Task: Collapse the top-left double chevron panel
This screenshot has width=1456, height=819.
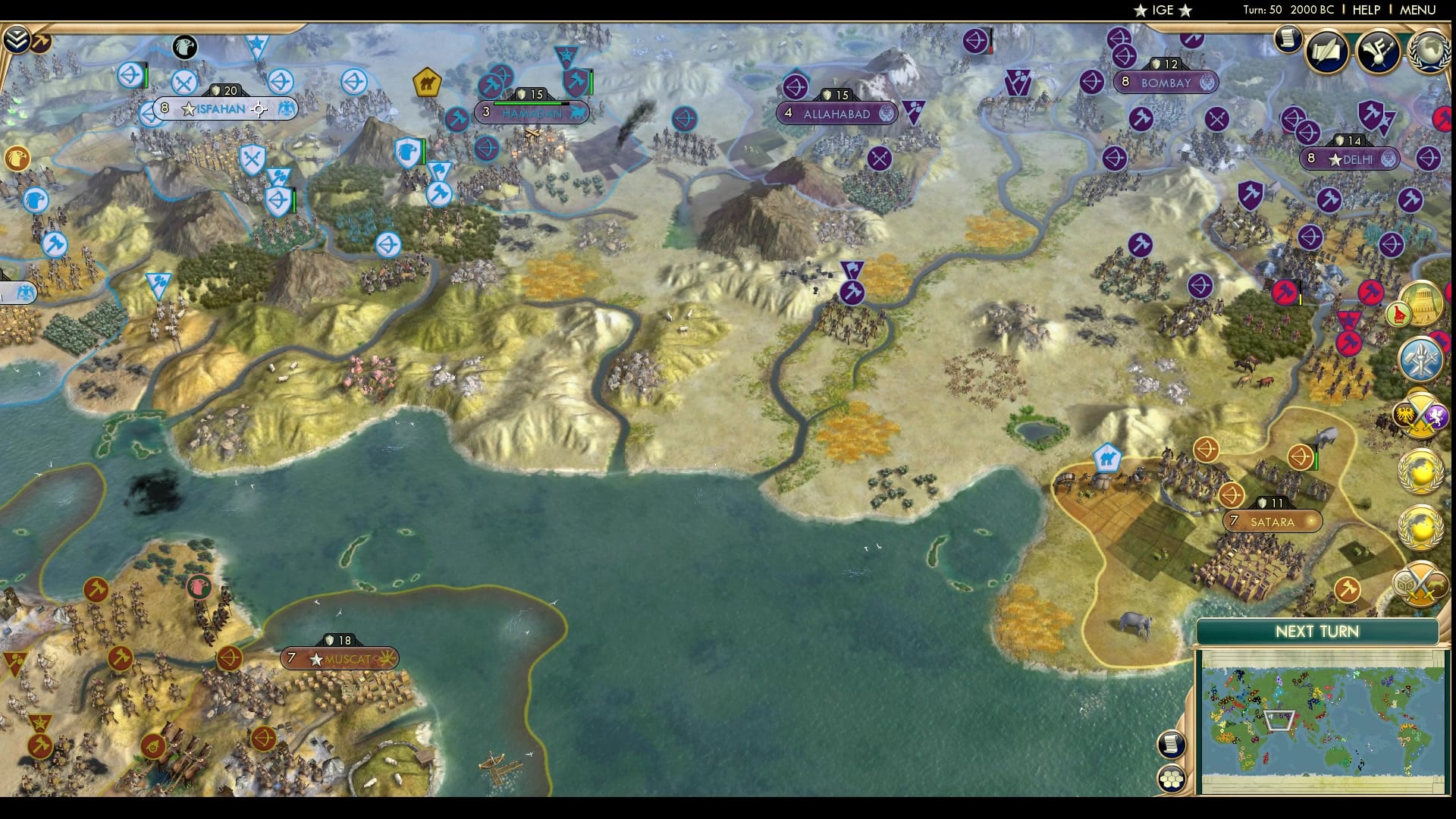Action: (16, 38)
